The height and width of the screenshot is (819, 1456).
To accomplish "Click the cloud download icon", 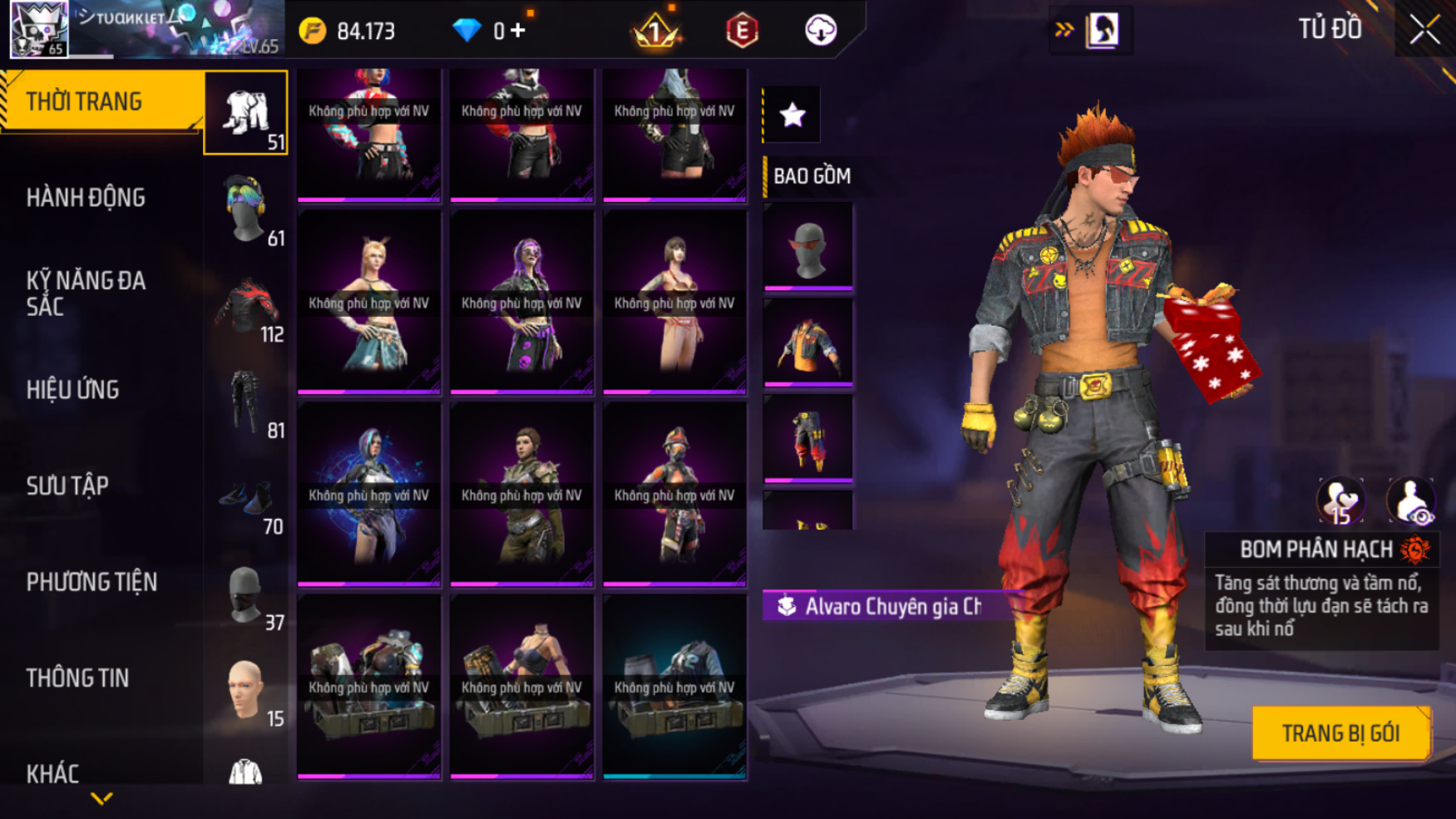I will pos(821,31).
